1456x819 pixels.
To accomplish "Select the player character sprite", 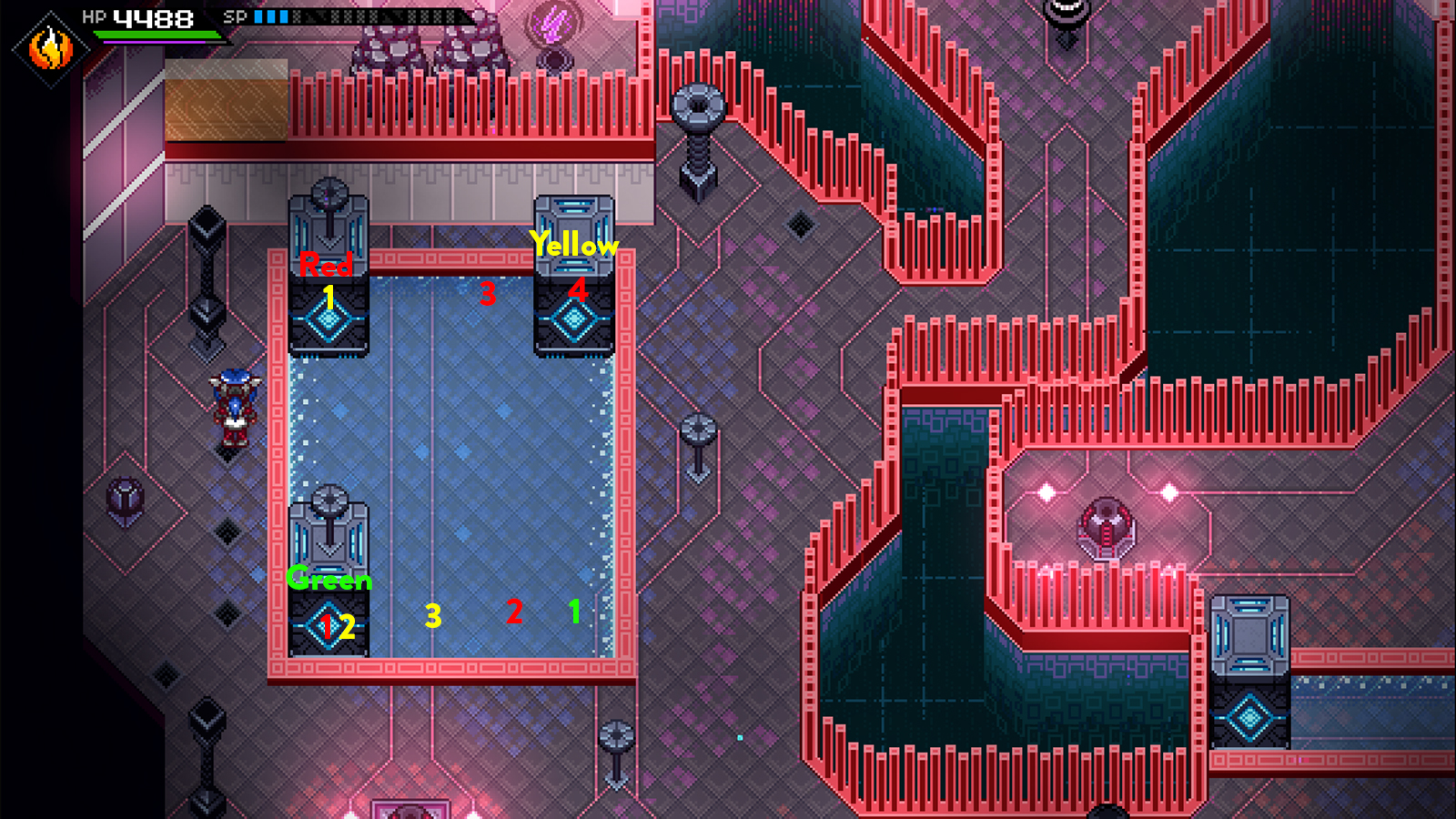I will tap(234, 408).
